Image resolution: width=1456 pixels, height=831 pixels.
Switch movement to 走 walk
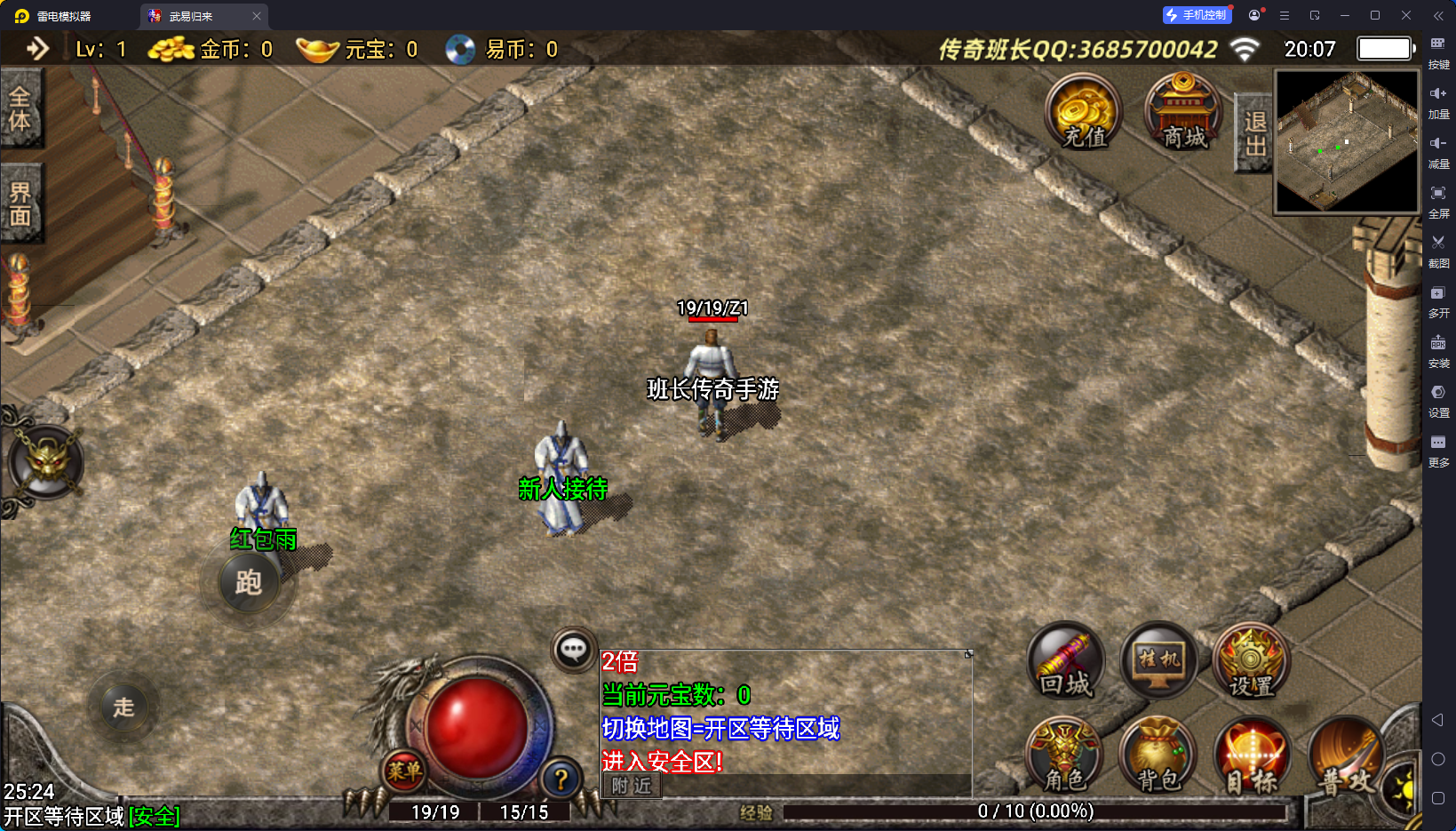click(x=123, y=707)
